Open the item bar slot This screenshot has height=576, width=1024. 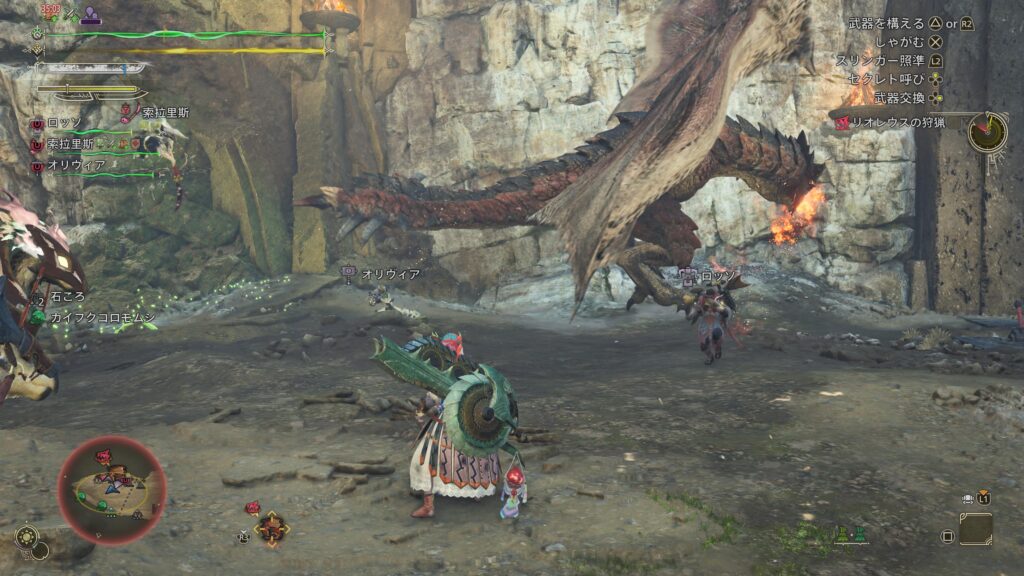point(975,529)
